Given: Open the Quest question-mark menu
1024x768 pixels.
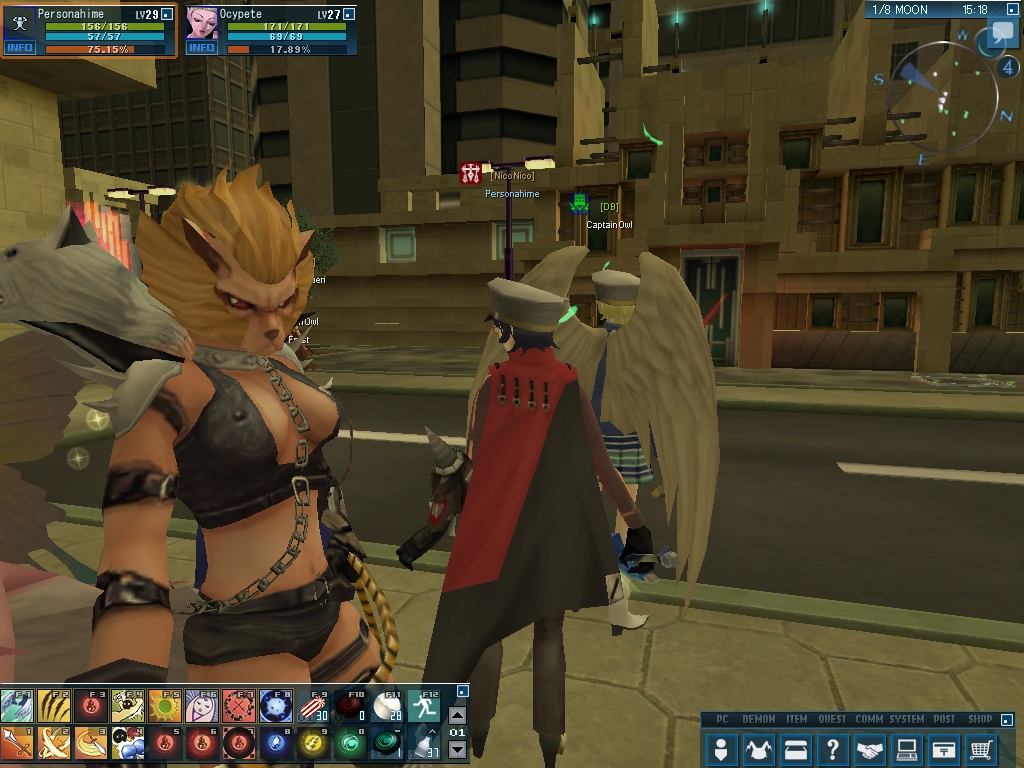Looking at the screenshot, I should [833, 748].
